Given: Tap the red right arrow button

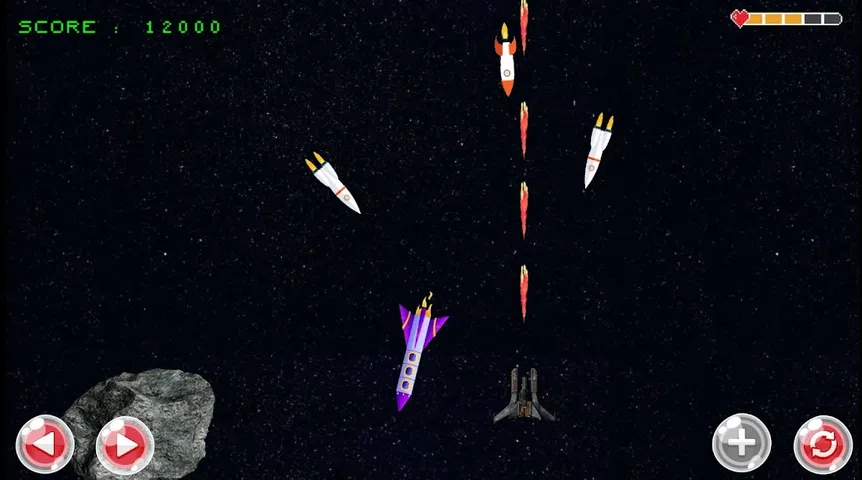Looking at the screenshot, I should point(125,444).
